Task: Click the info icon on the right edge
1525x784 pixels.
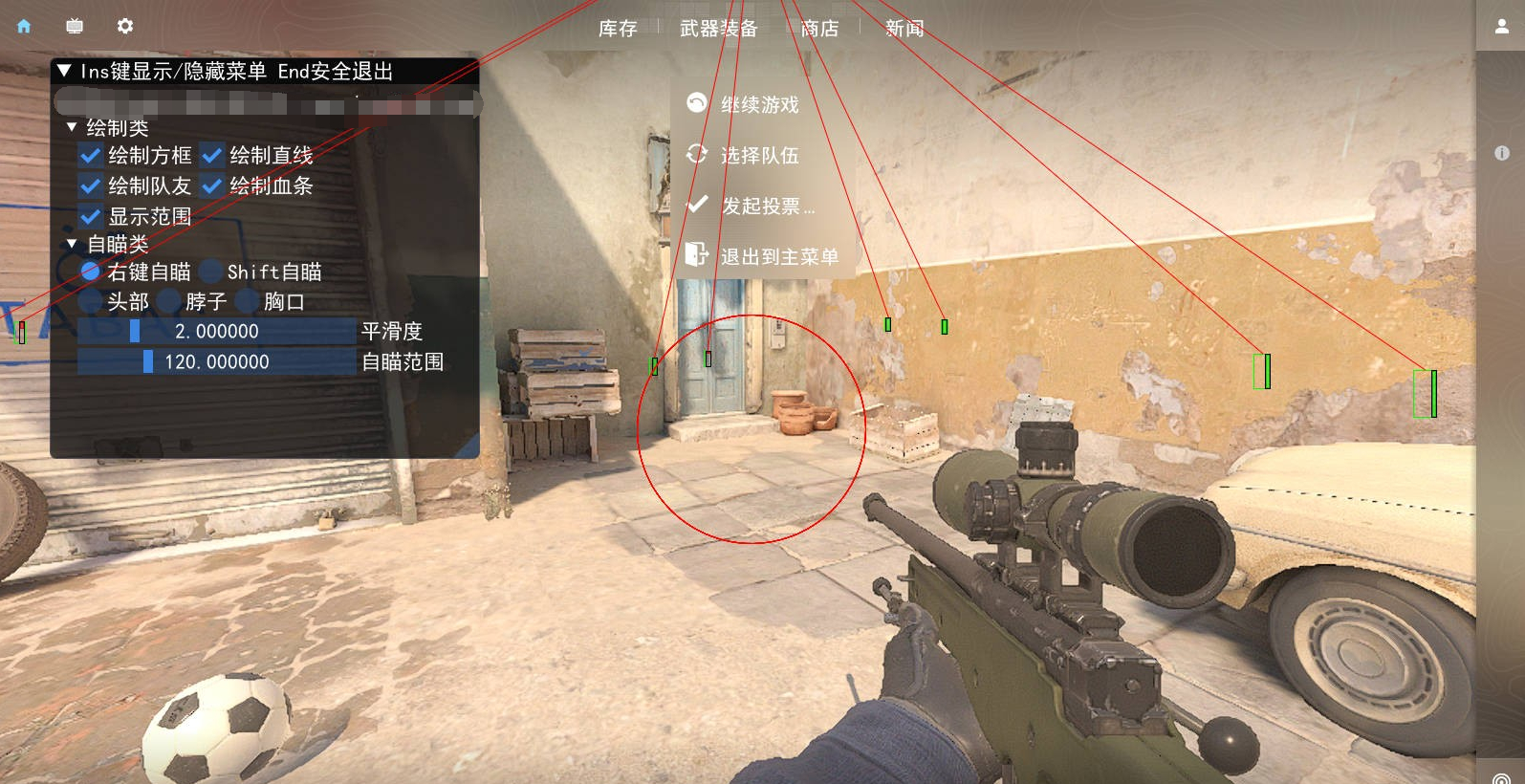Action: 1502,153
